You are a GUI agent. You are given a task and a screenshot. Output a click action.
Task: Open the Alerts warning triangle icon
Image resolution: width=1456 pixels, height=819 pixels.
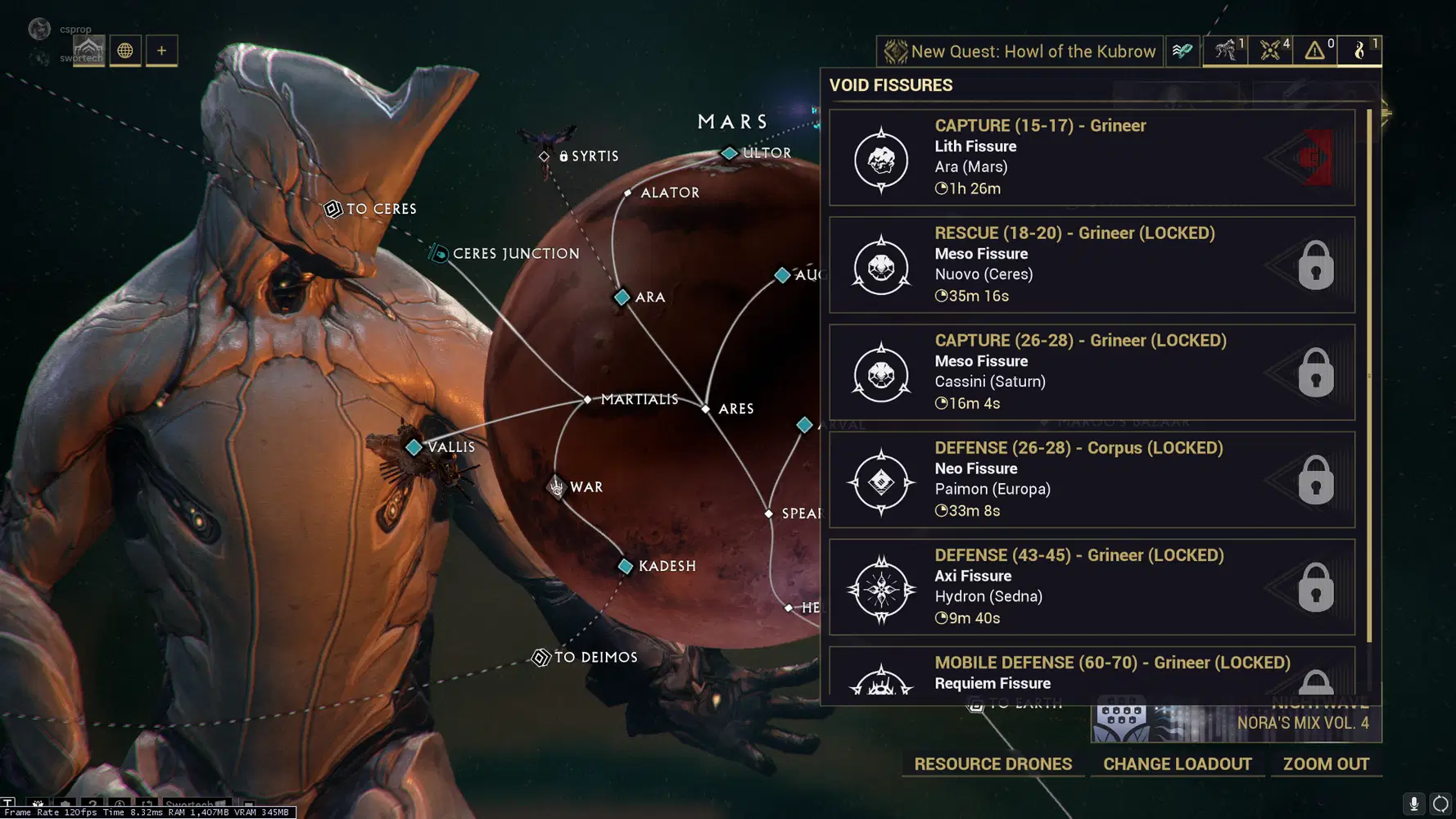[x=1314, y=51]
